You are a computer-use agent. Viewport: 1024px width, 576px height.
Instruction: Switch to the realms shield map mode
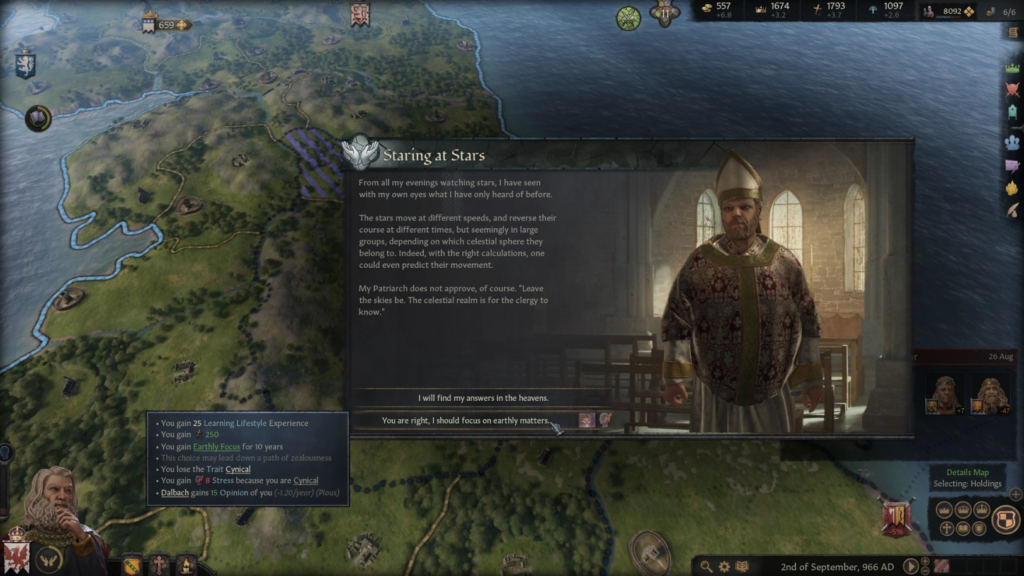pos(1005,518)
